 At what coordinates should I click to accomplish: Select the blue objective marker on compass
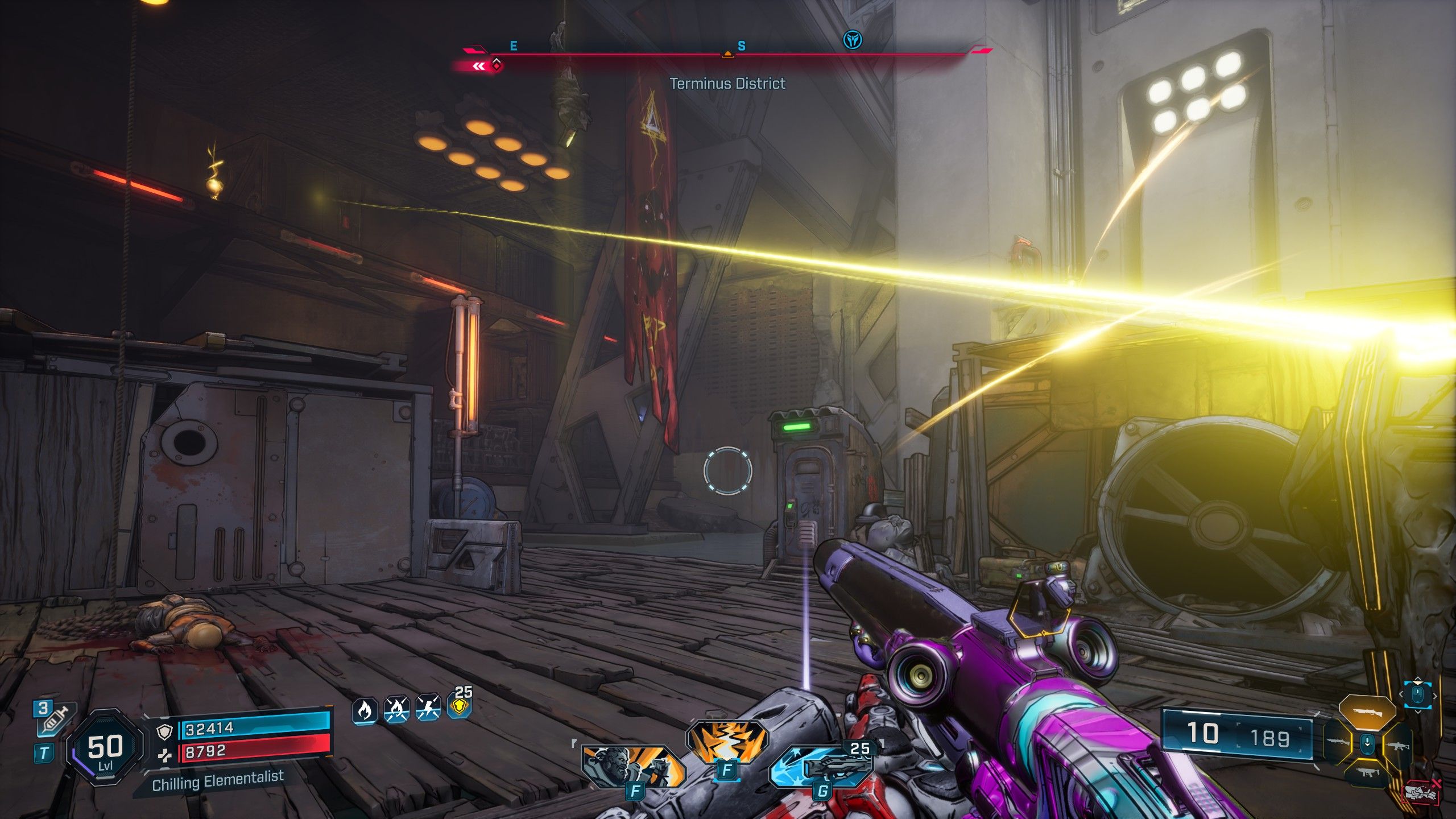coord(852,39)
